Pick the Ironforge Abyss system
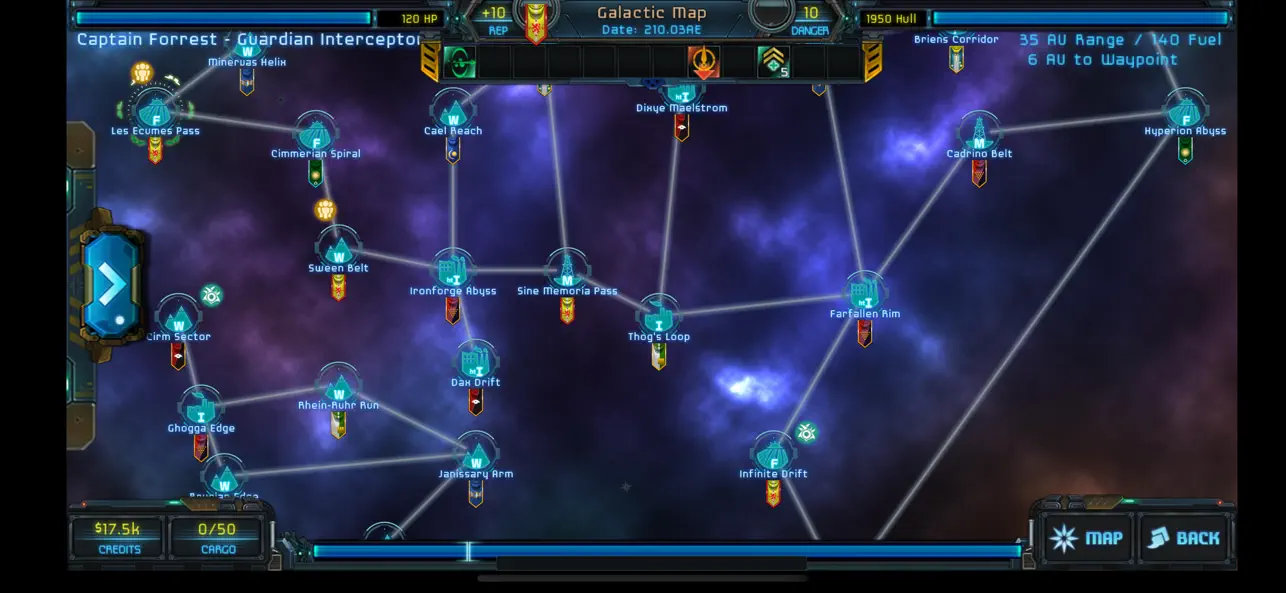 click(x=453, y=270)
